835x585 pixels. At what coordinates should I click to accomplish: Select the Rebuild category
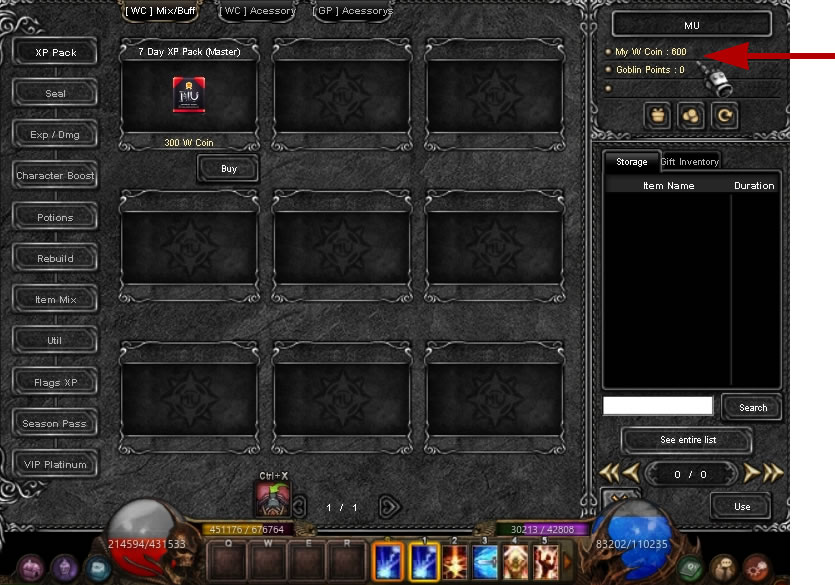tap(55, 258)
